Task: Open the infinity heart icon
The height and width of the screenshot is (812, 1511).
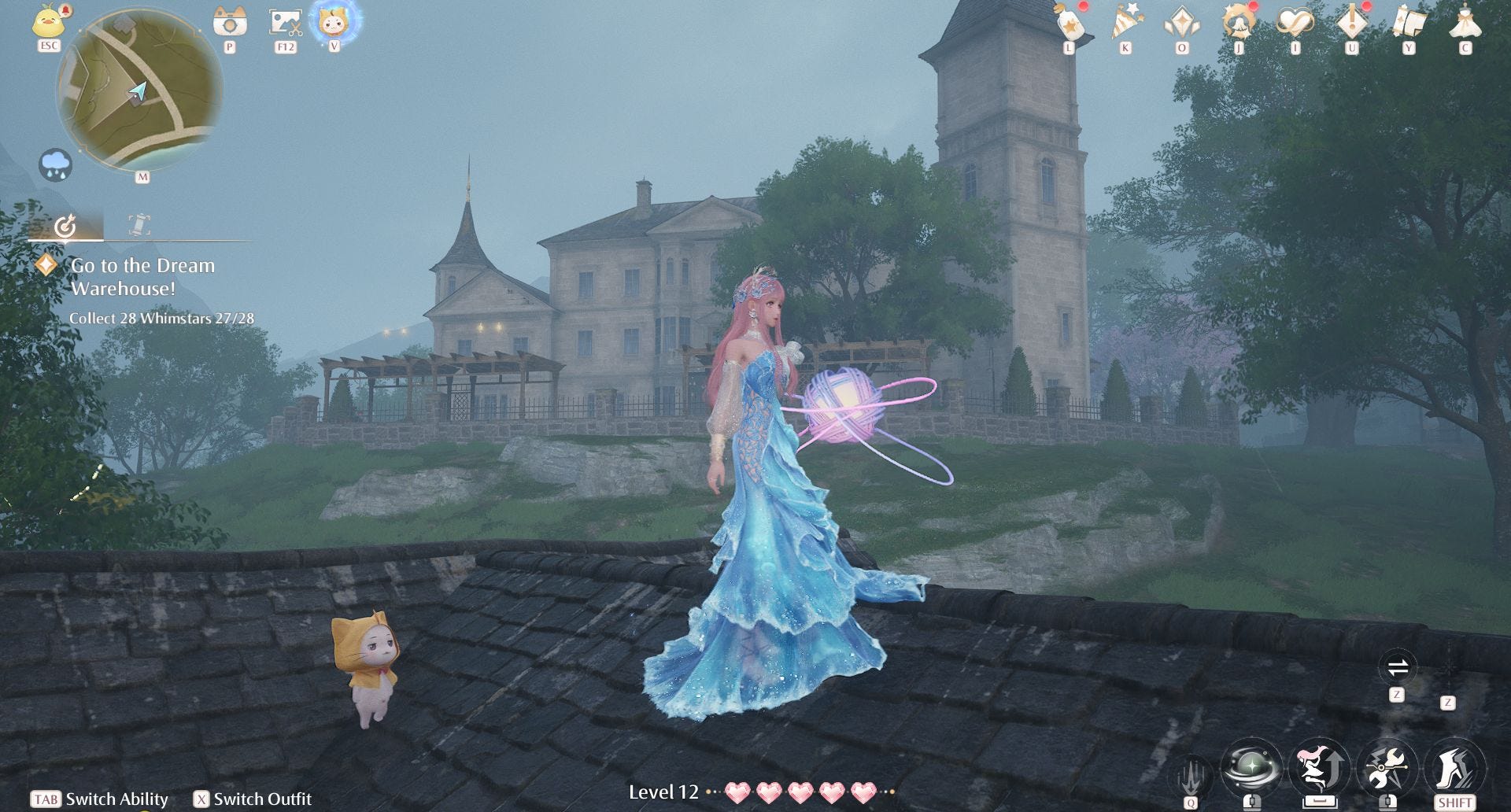Action: (1295, 23)
